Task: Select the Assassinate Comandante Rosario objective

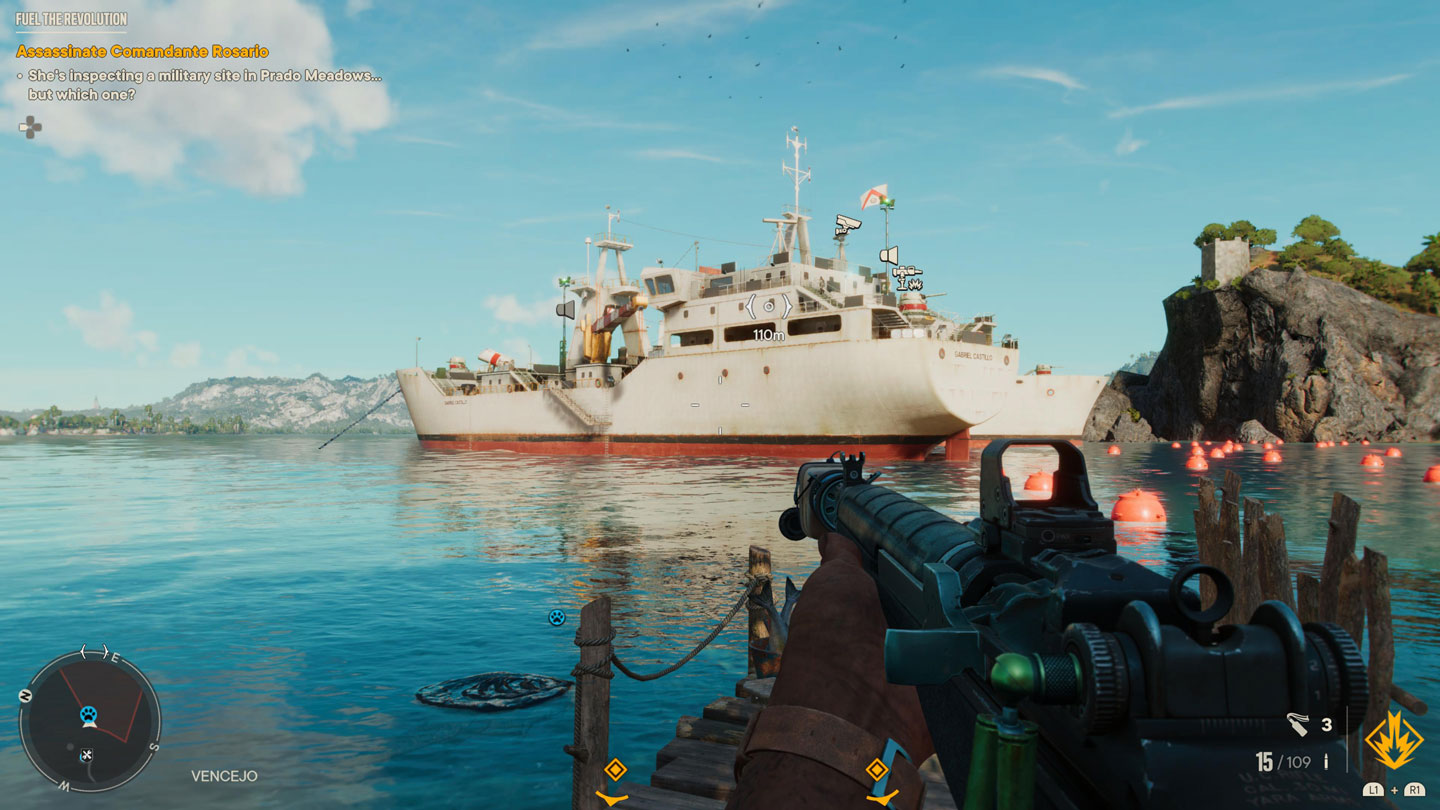Action: click(142, 51)
